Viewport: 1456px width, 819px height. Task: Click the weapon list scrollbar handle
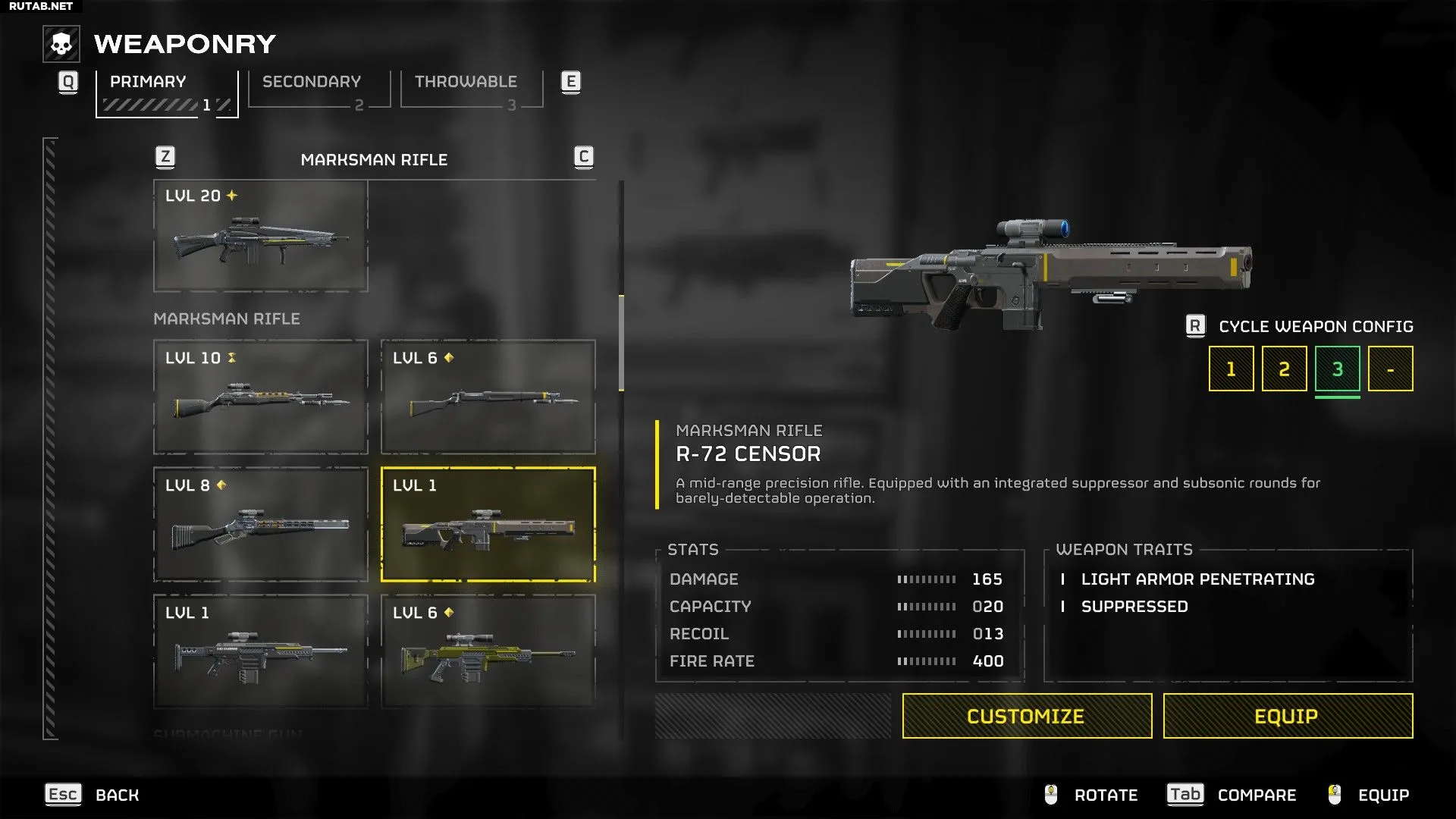click(622, 343)
